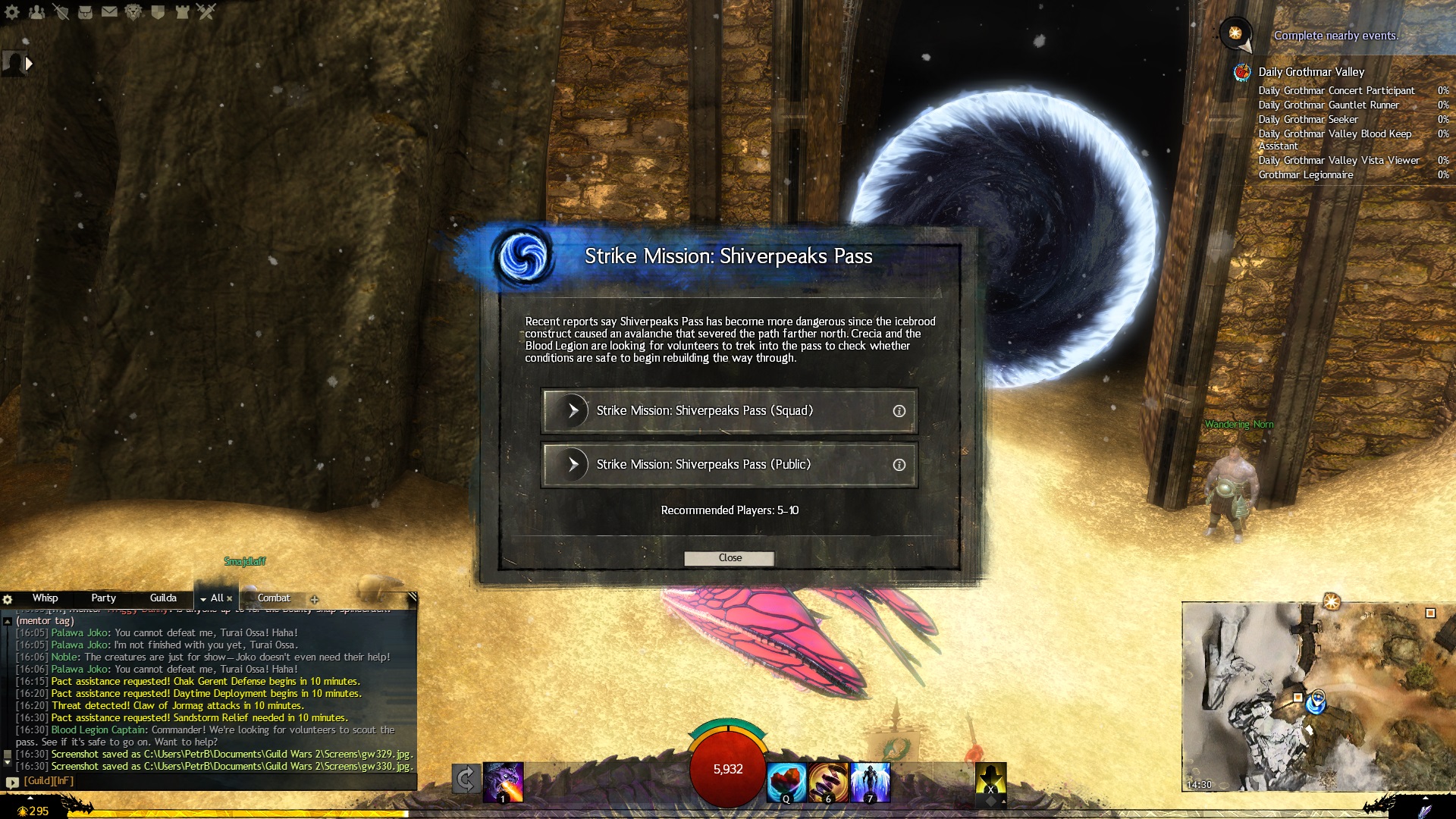Activate the dragon fire breath skill

click(x=503, y=781)
